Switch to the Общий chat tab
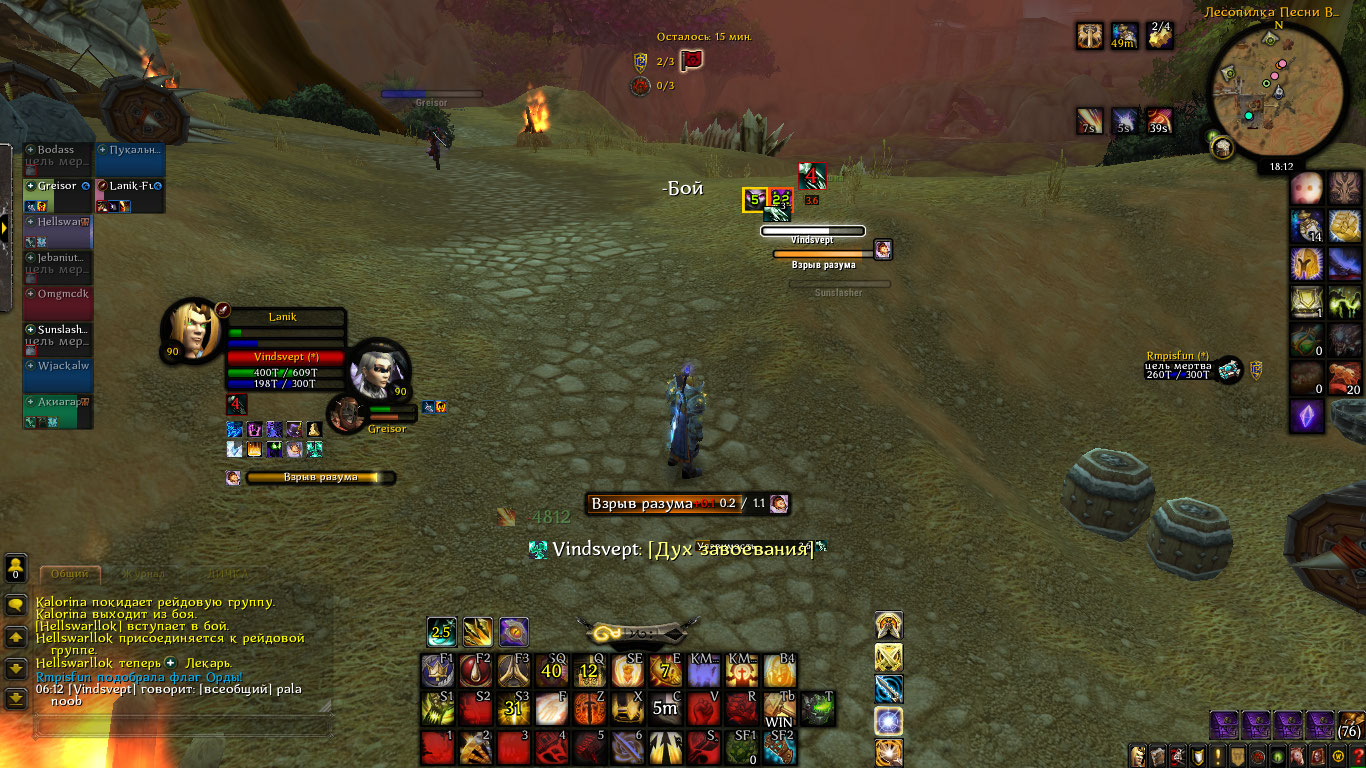The image size is (1366, 768). coord(69,574)
